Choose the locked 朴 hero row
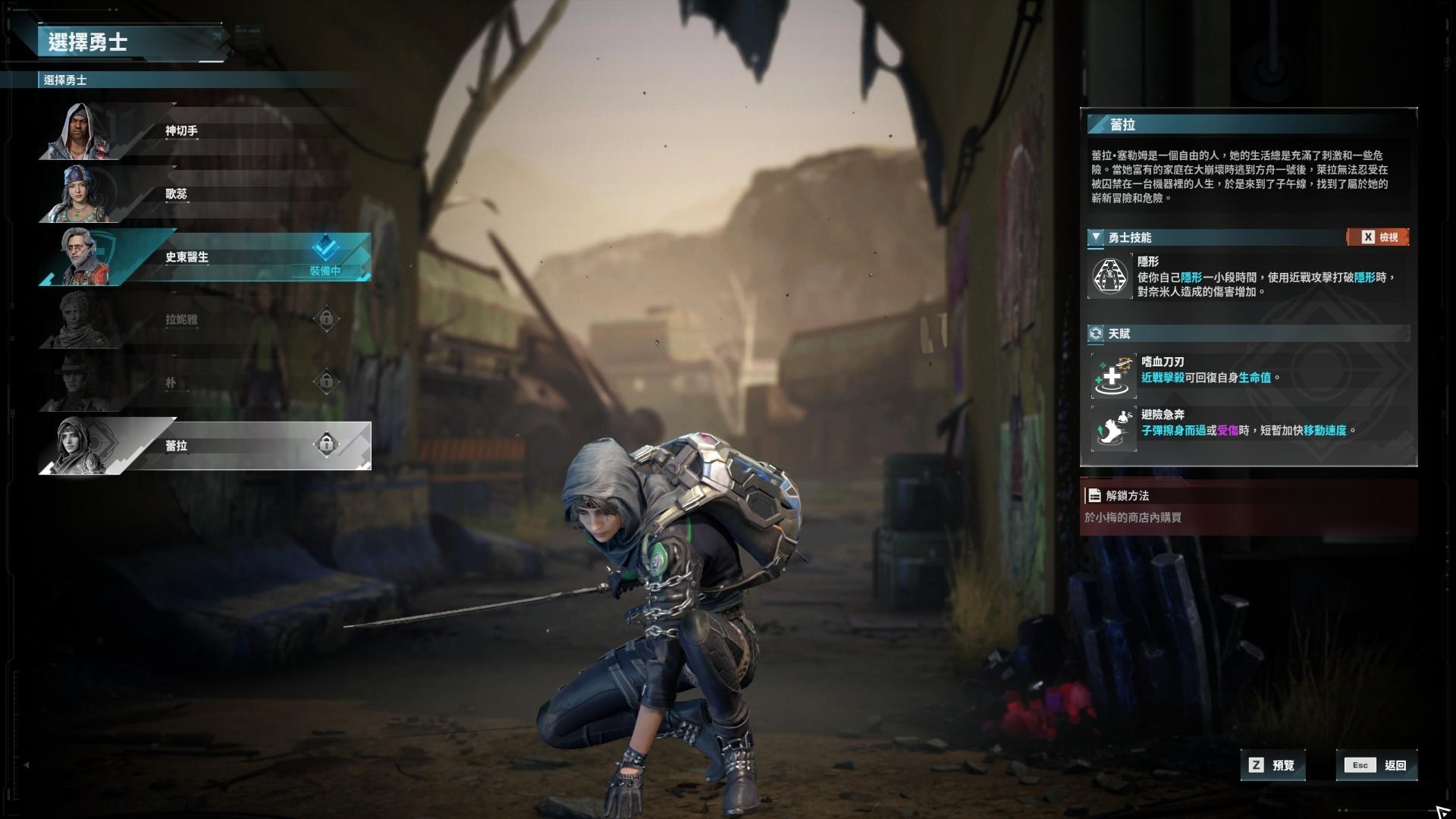The width and height of the screenshot is (1456, 819). click(205, 382)
